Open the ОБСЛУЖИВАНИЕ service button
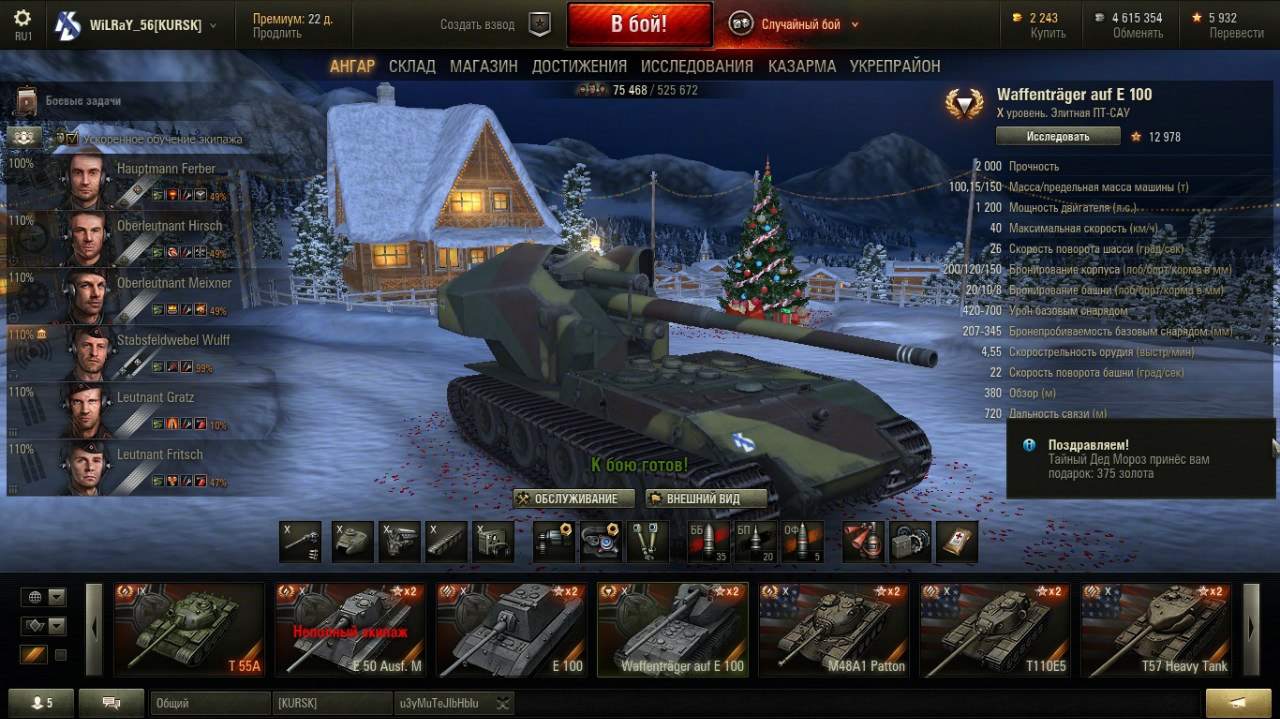1280x719 pixels. coord(574,498)
